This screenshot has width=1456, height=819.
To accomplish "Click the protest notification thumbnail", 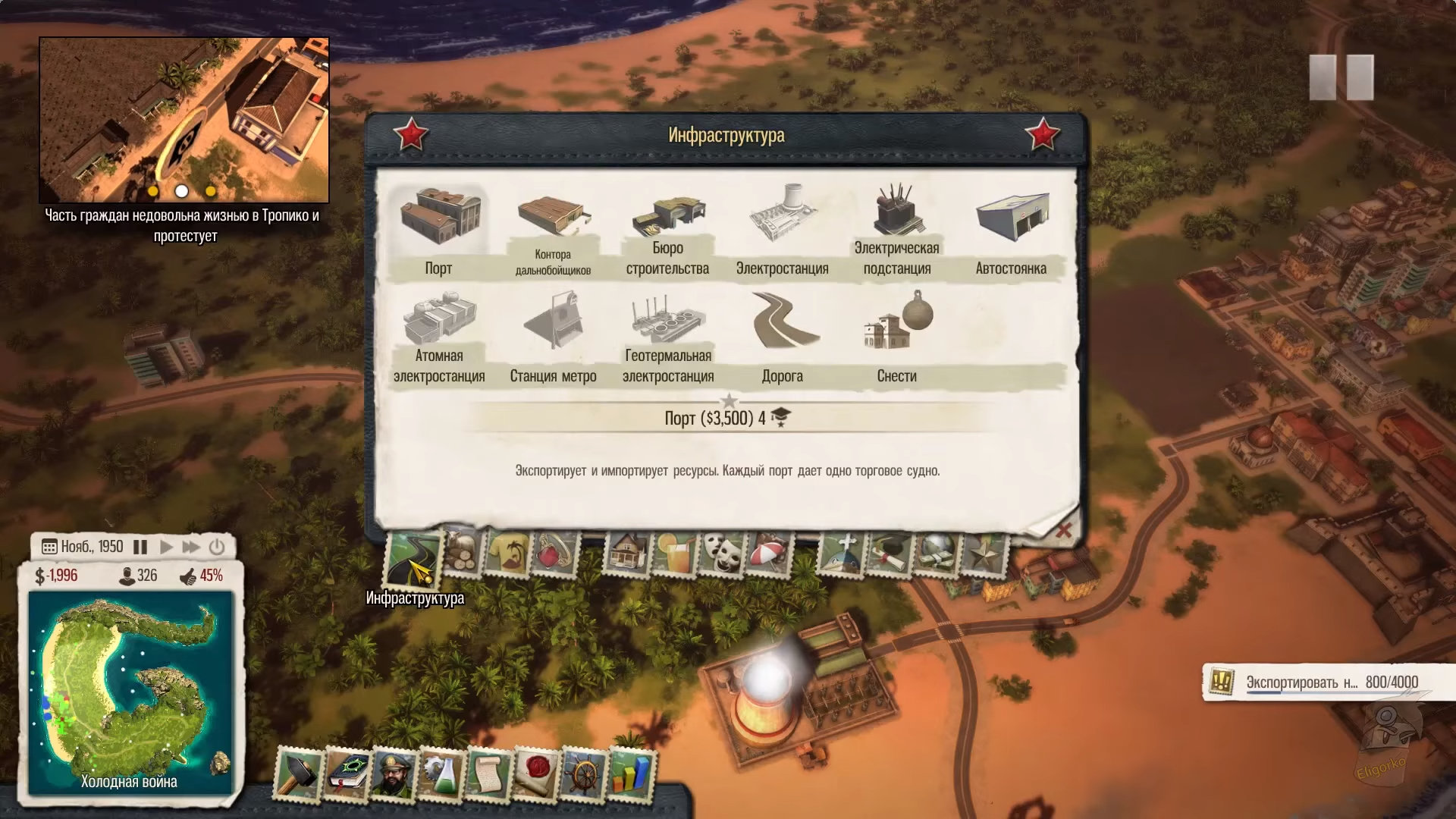I will pos(184,120).
